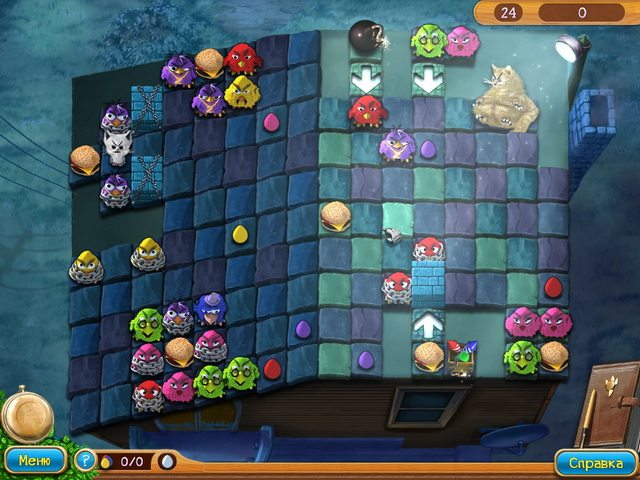
Task: Select the white wolf tile
Action: tap(116, 152)
